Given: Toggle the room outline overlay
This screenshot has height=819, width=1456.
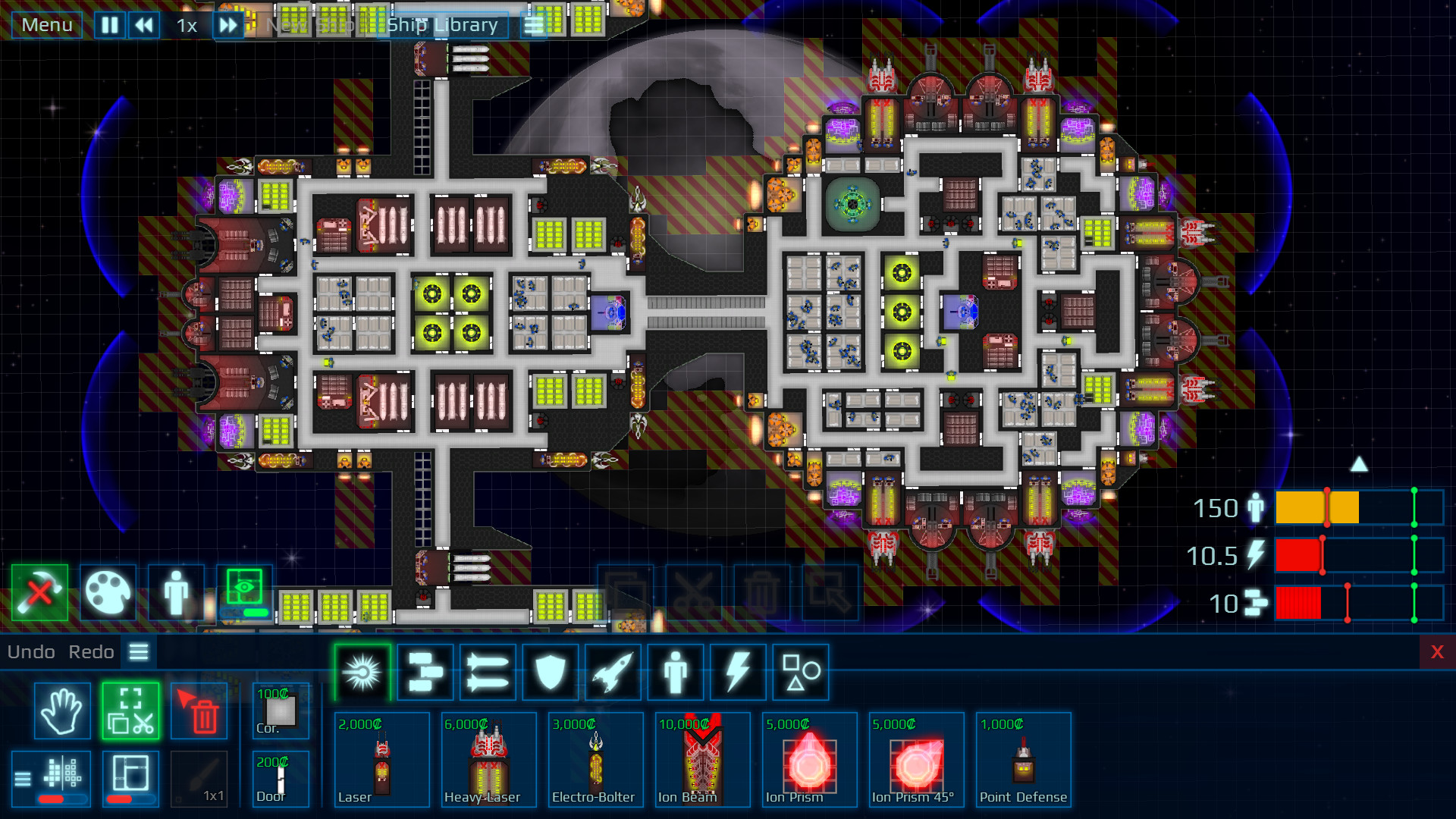Looking at the screenshot, I should click(x=130, y=778).
